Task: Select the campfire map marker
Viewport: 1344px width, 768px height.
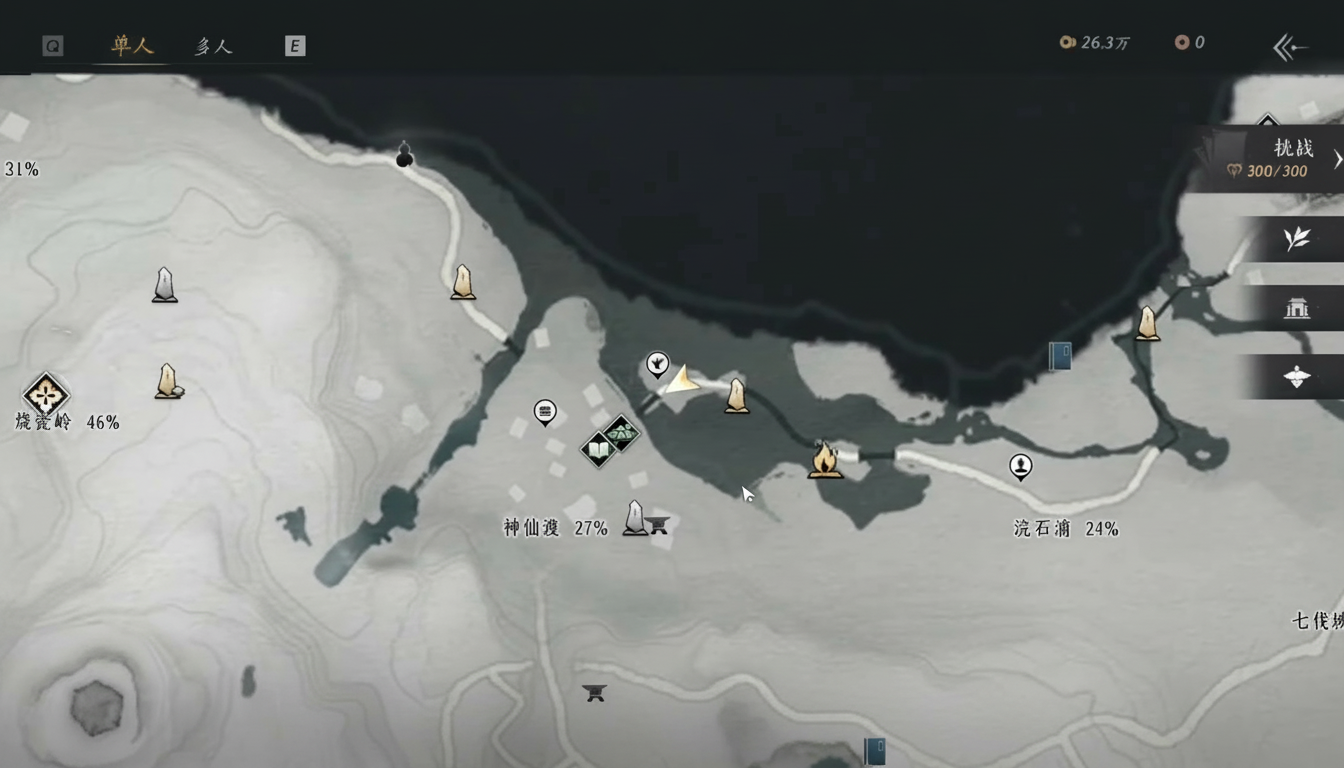Action: [825, 460]
